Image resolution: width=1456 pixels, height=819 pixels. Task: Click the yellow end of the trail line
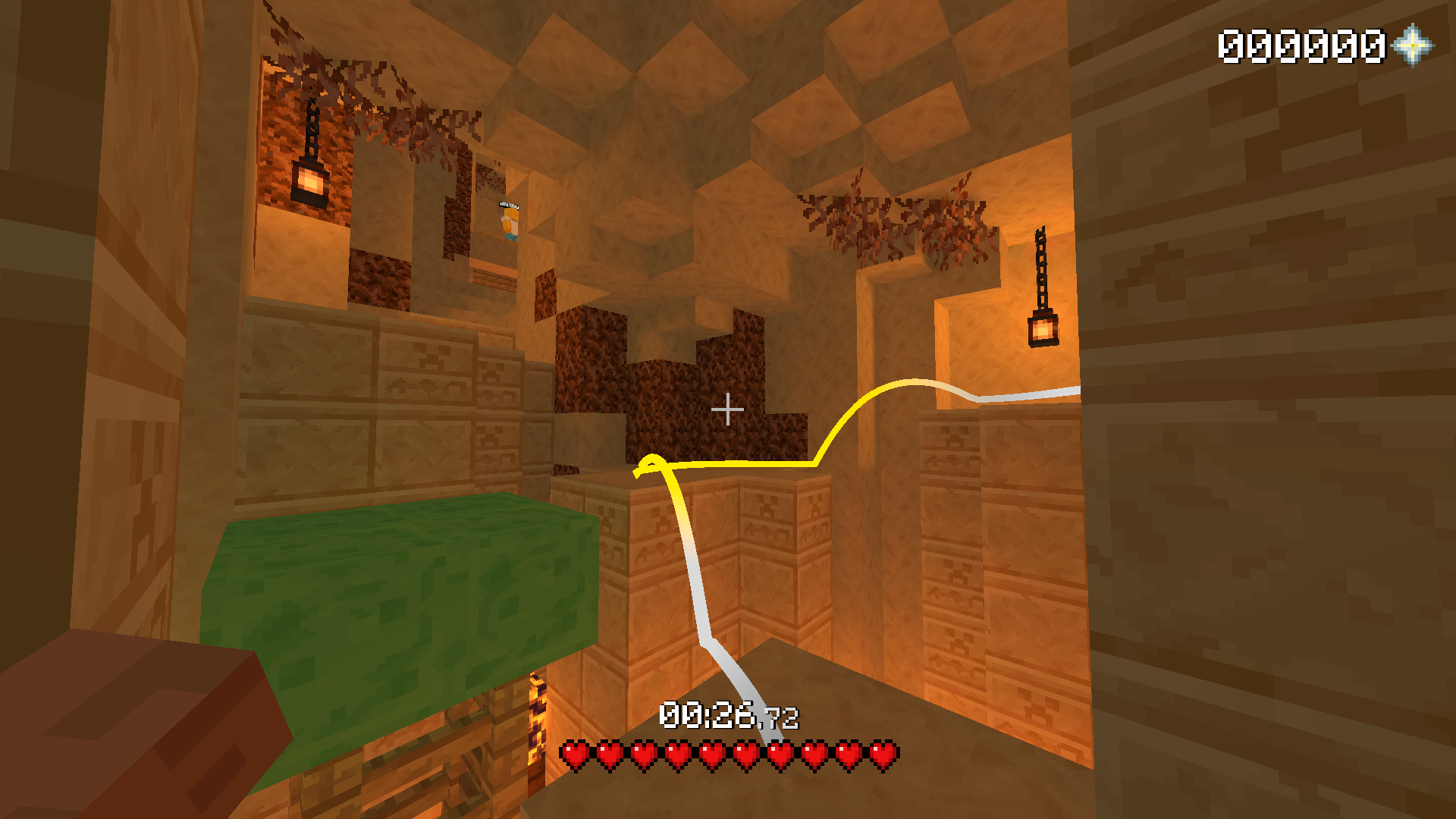point(648,463)
